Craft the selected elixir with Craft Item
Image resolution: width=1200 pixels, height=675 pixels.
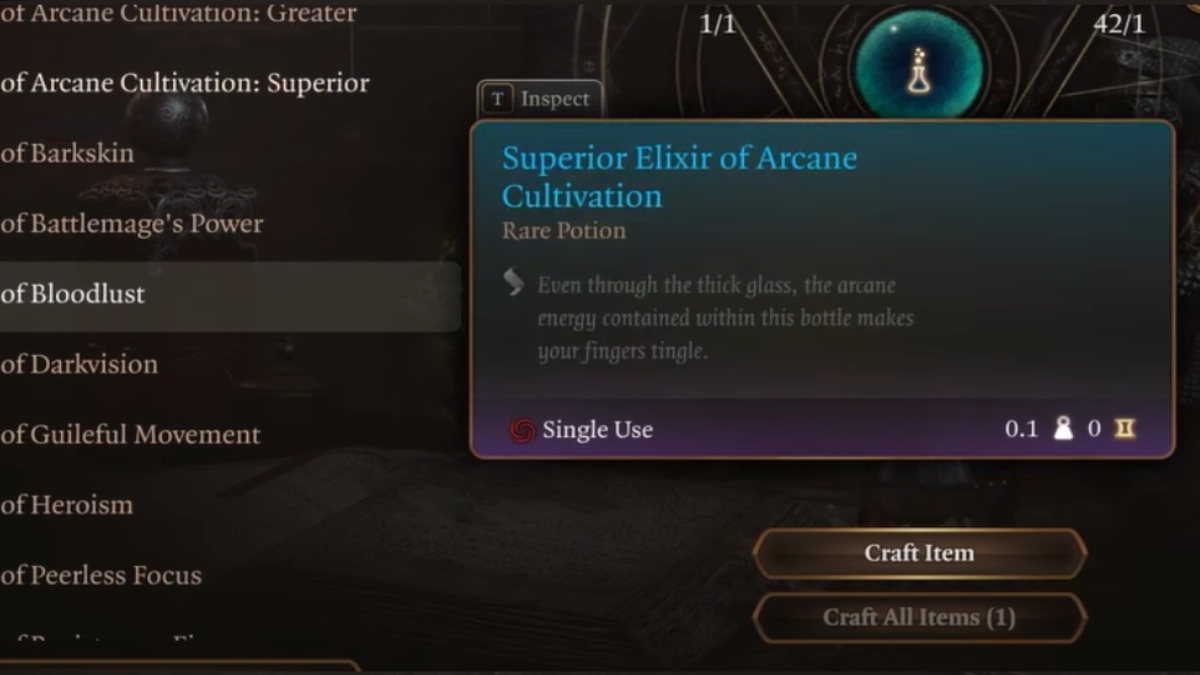(x=919, y=553)
